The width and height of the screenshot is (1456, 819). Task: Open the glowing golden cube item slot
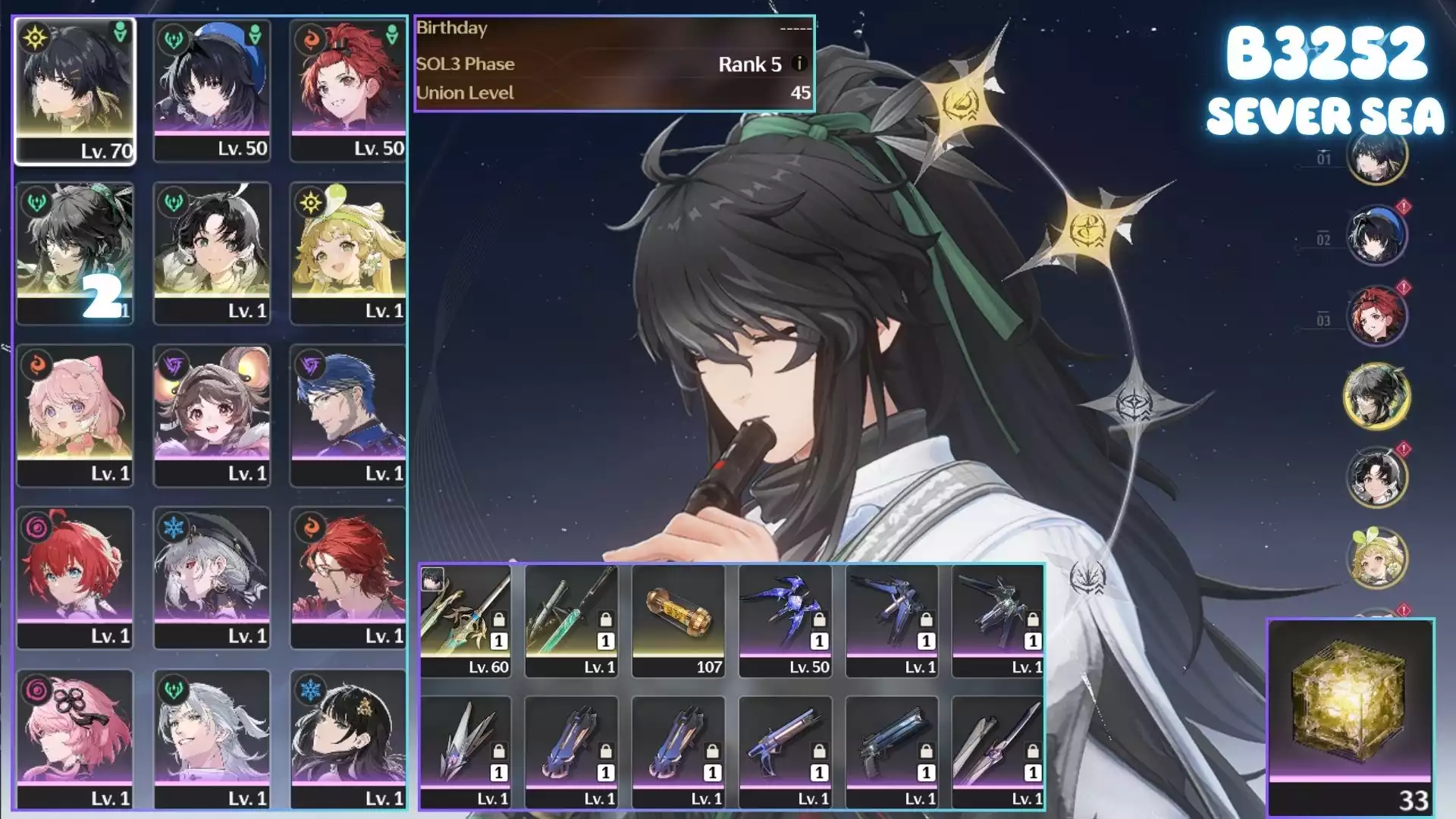(1350, 715)
